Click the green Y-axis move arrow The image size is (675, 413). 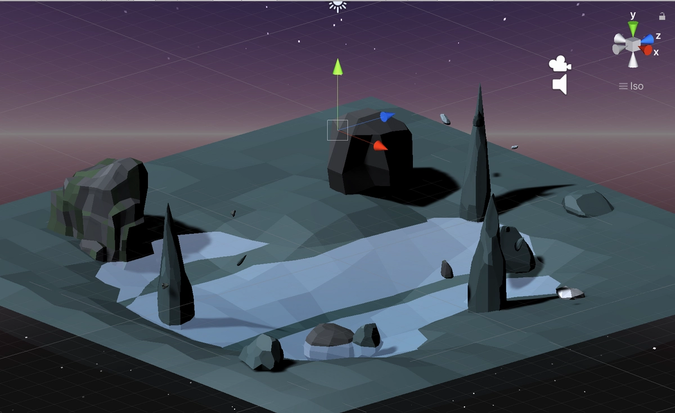338,67
